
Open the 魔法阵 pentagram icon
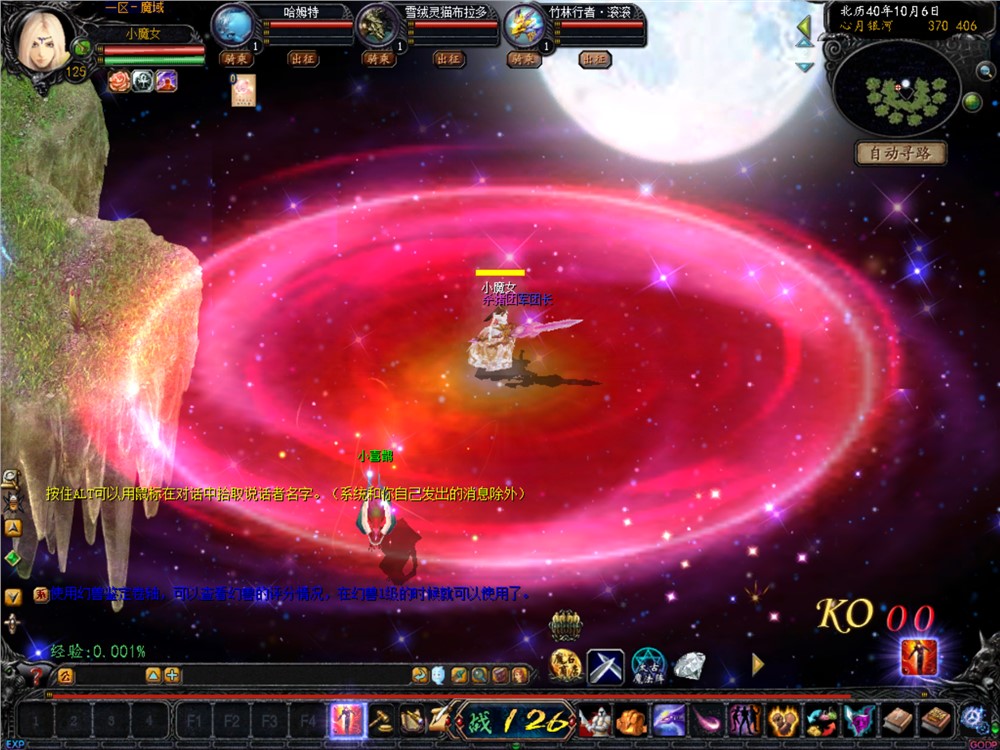[647, 666]
